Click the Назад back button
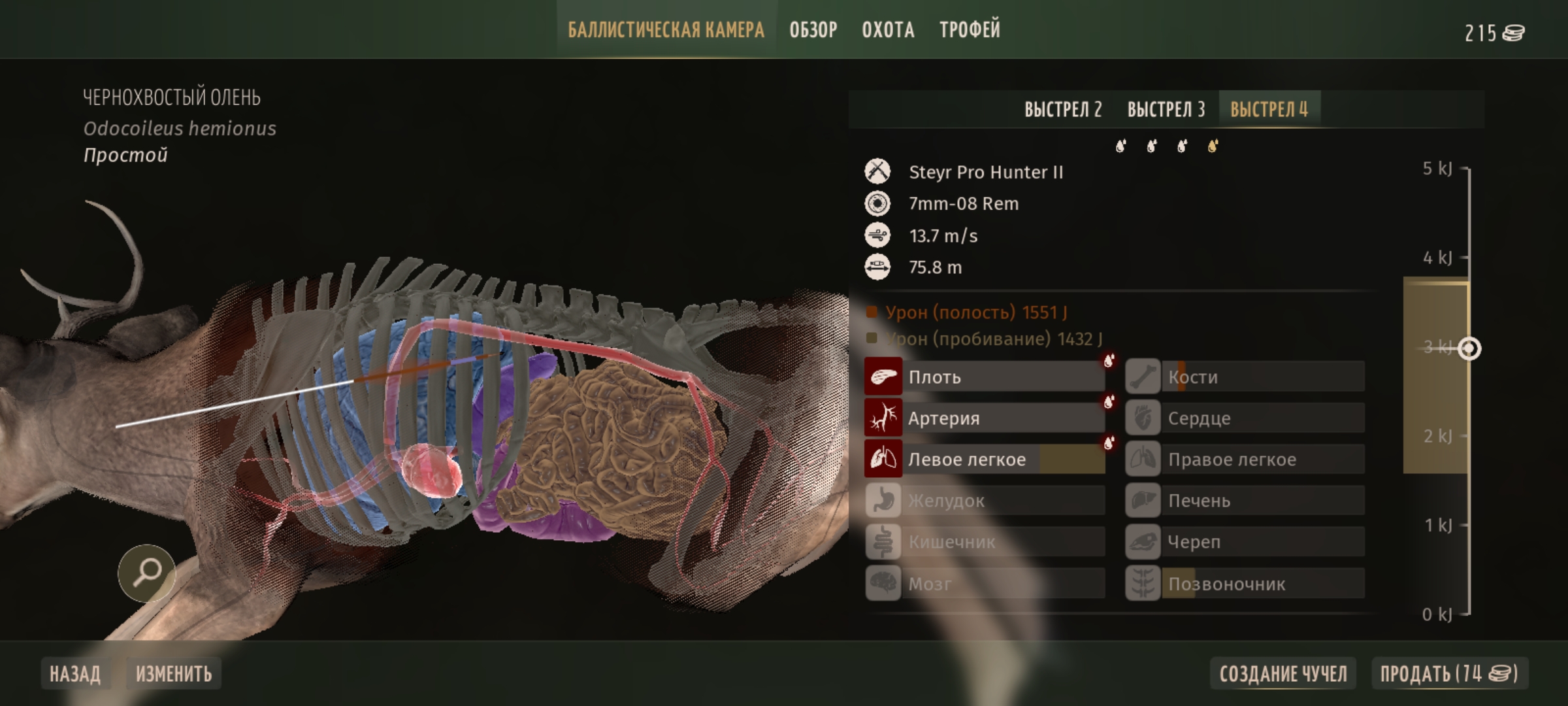The image size is (1568, 706). 75,673
